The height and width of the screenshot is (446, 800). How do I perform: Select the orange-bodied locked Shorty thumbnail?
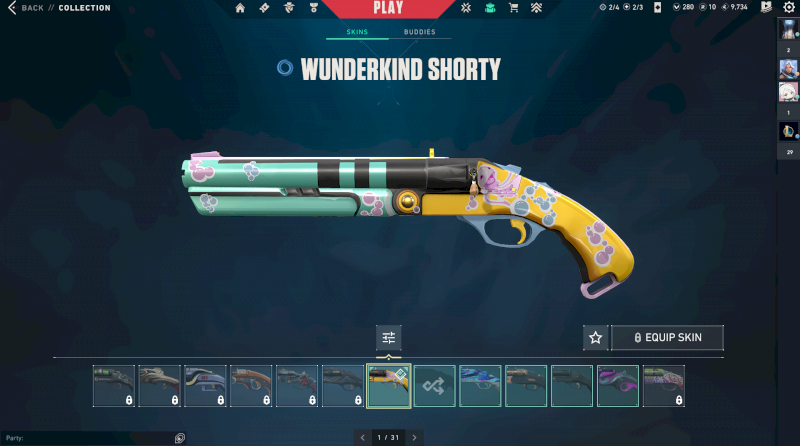(x=251, y=386)
